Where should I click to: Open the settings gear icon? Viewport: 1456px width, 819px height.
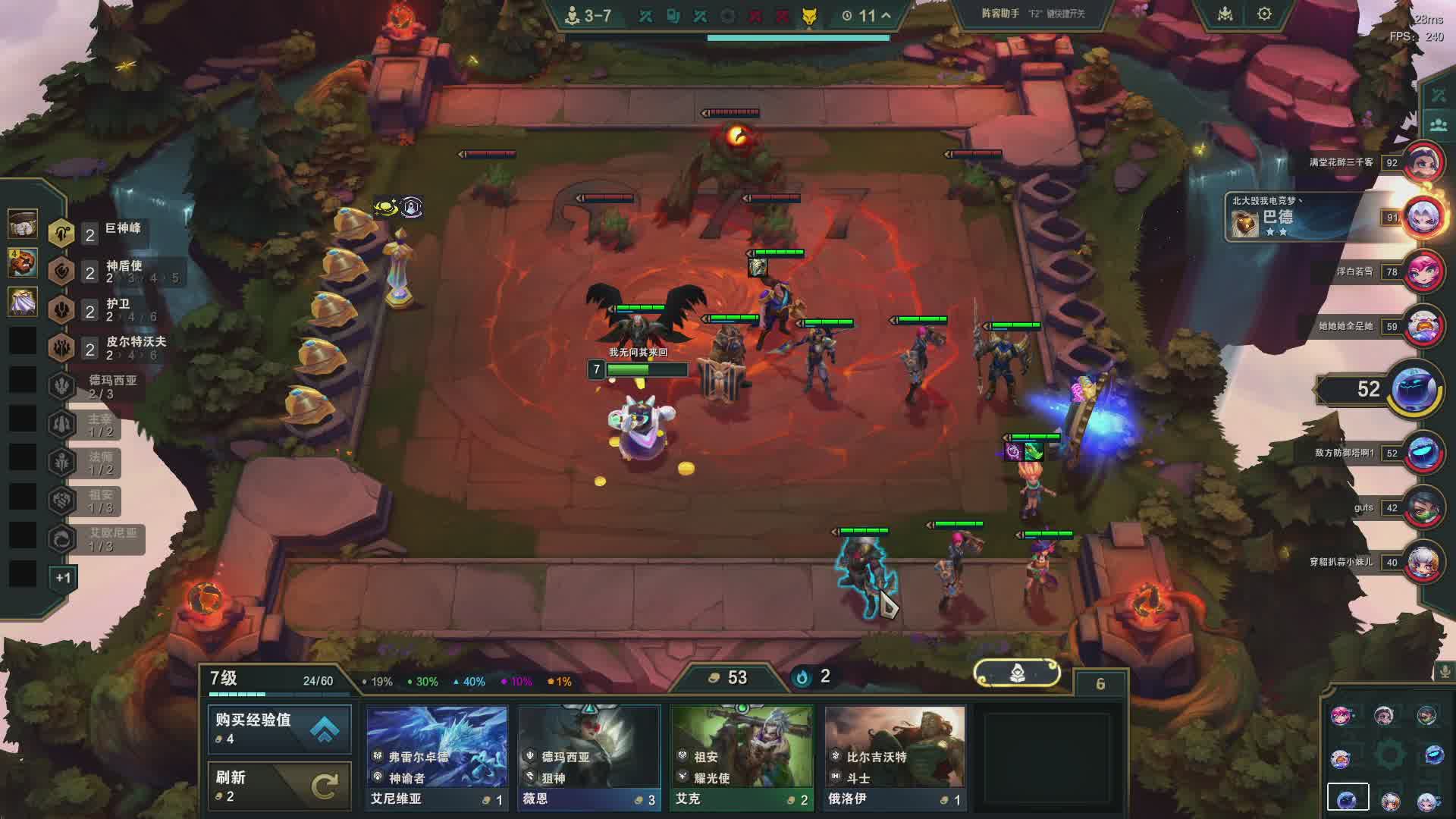[1264, 14]
